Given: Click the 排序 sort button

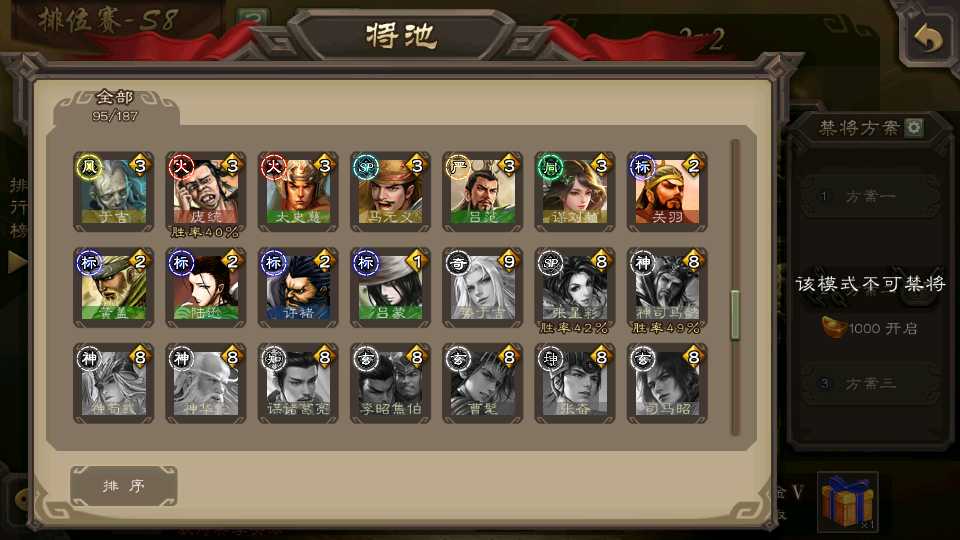Looking at the screenshot, I should click(124, 486).
